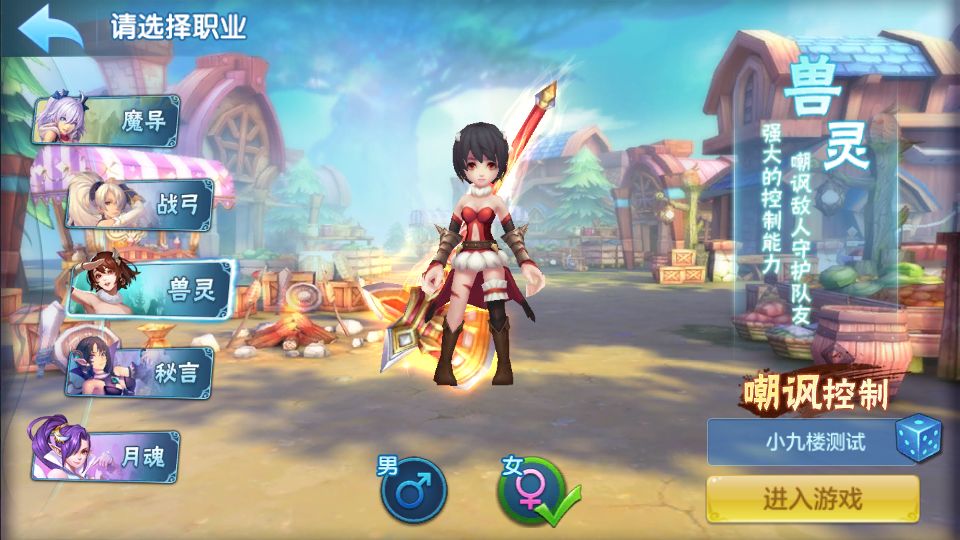Select the 魔导 class
Screen dimensions: 960x540
pos(110,122)
